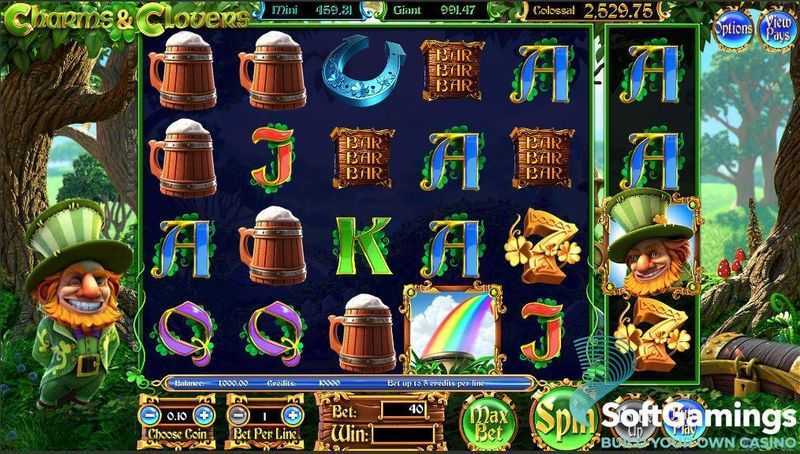The height and width of the screenshot is (454, 800).
Task: Lower the Bet Per Line amount
Action: (237, 415)
